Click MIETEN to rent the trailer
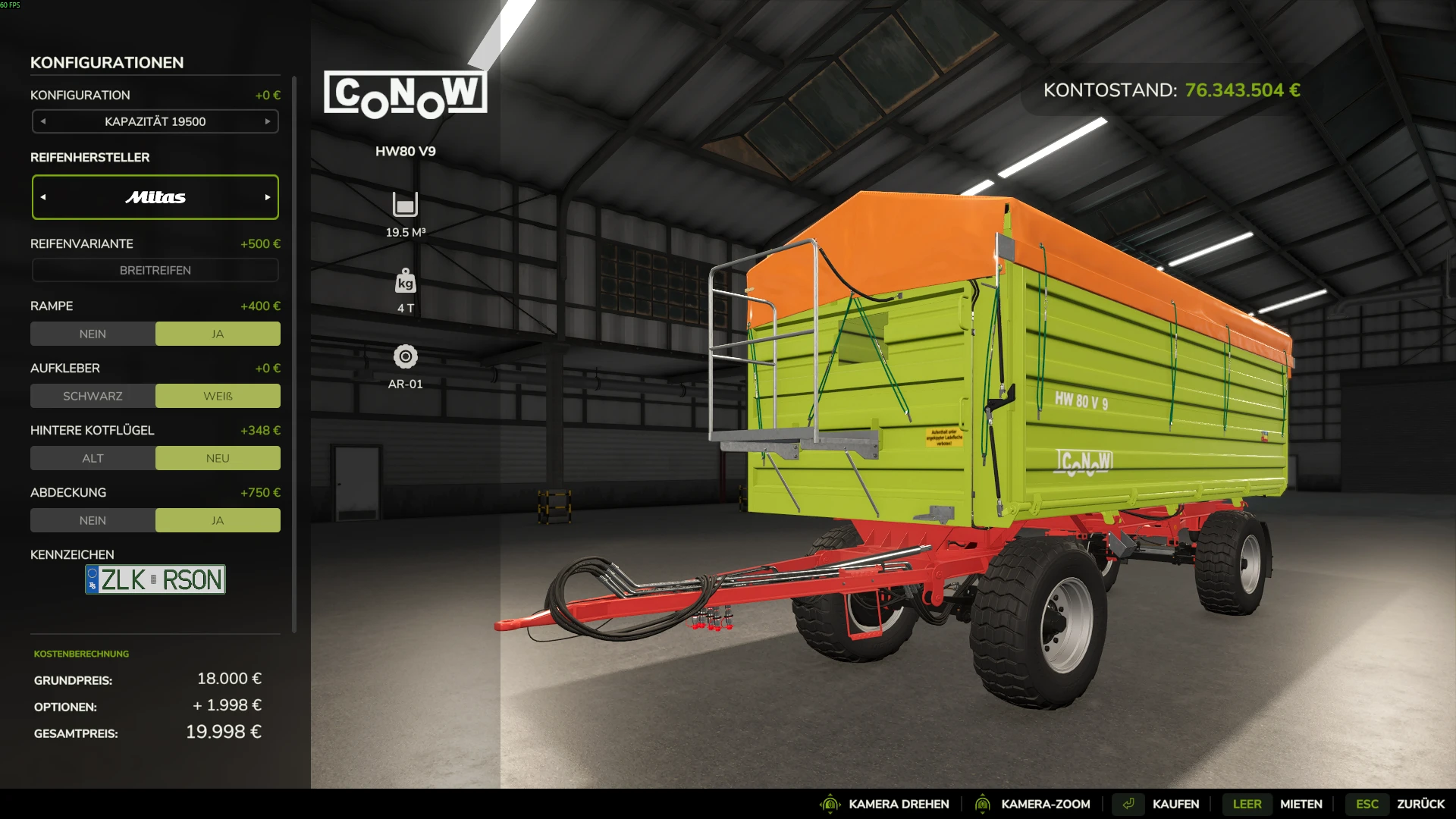 click(x=1301, y=803)
